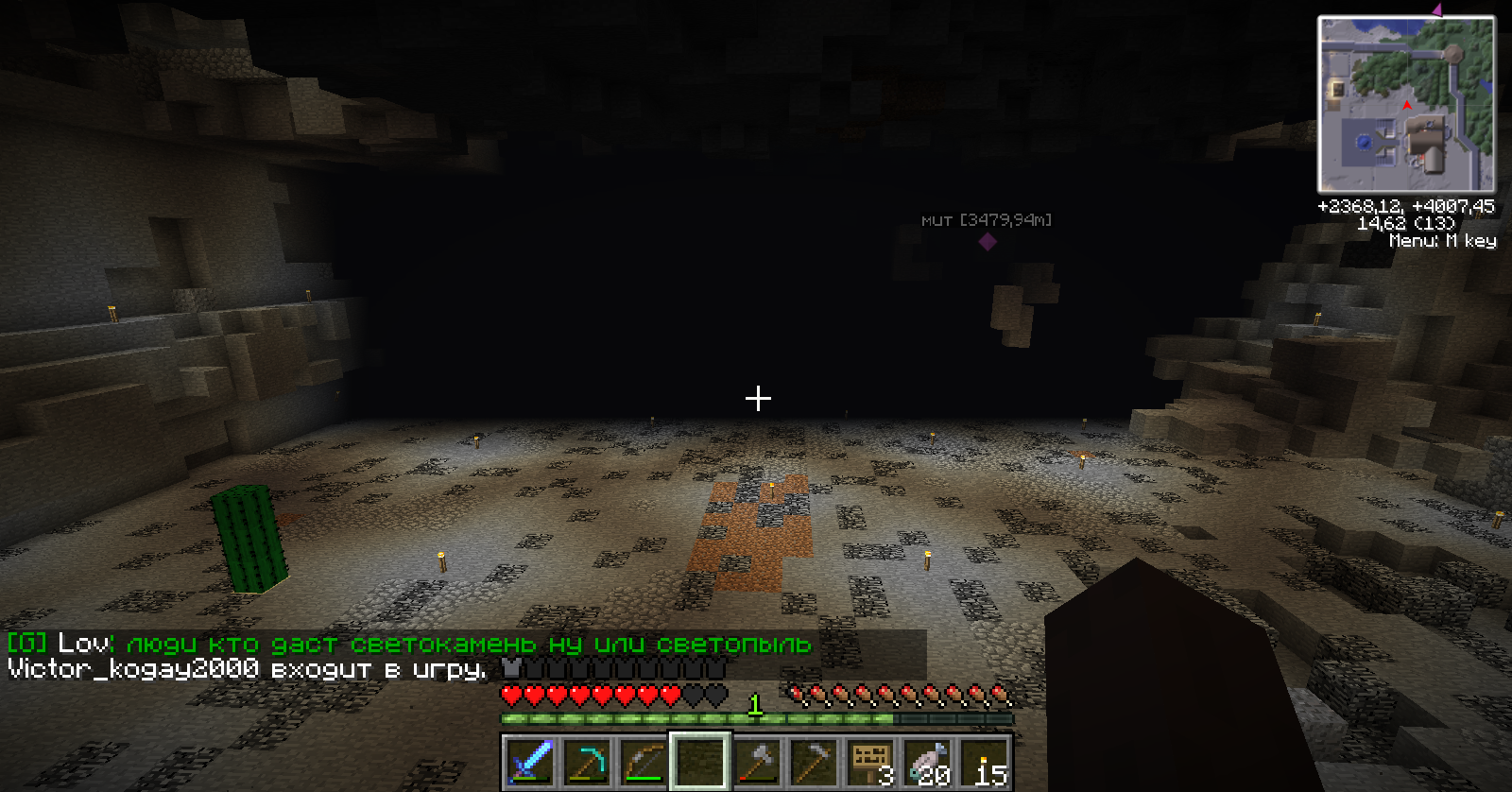Select the raw fish hotbar slot
1512x792 pixels.
[x=927, y=760]
